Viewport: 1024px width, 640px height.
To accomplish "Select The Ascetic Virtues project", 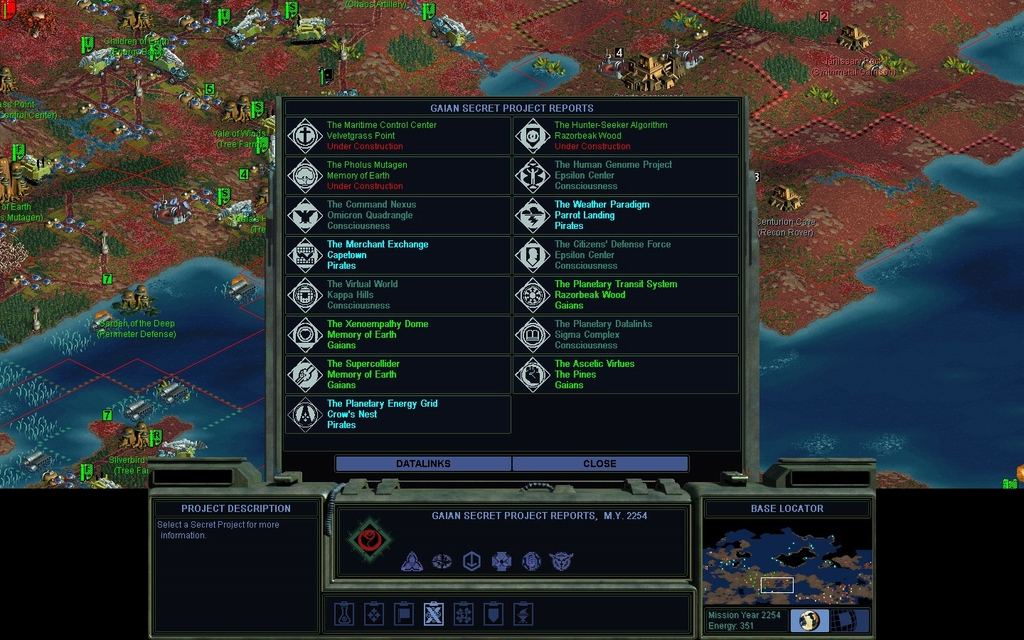I will [626, 375].
